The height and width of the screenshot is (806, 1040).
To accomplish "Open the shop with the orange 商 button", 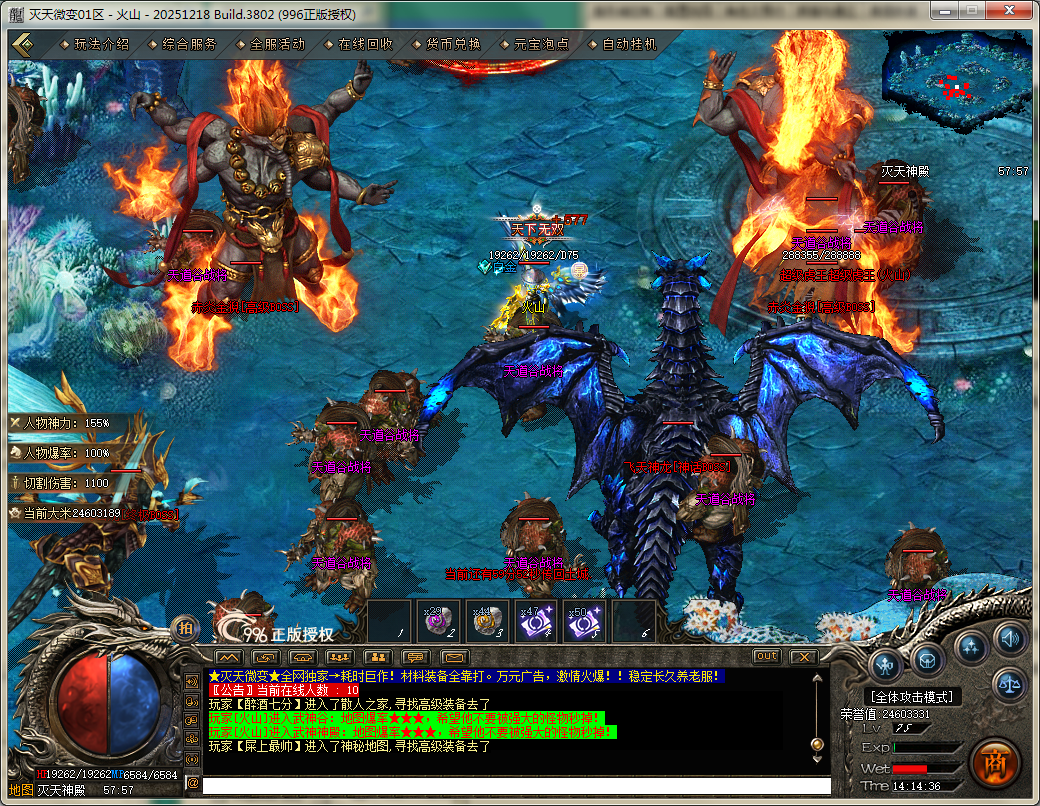I will (993, 762).
